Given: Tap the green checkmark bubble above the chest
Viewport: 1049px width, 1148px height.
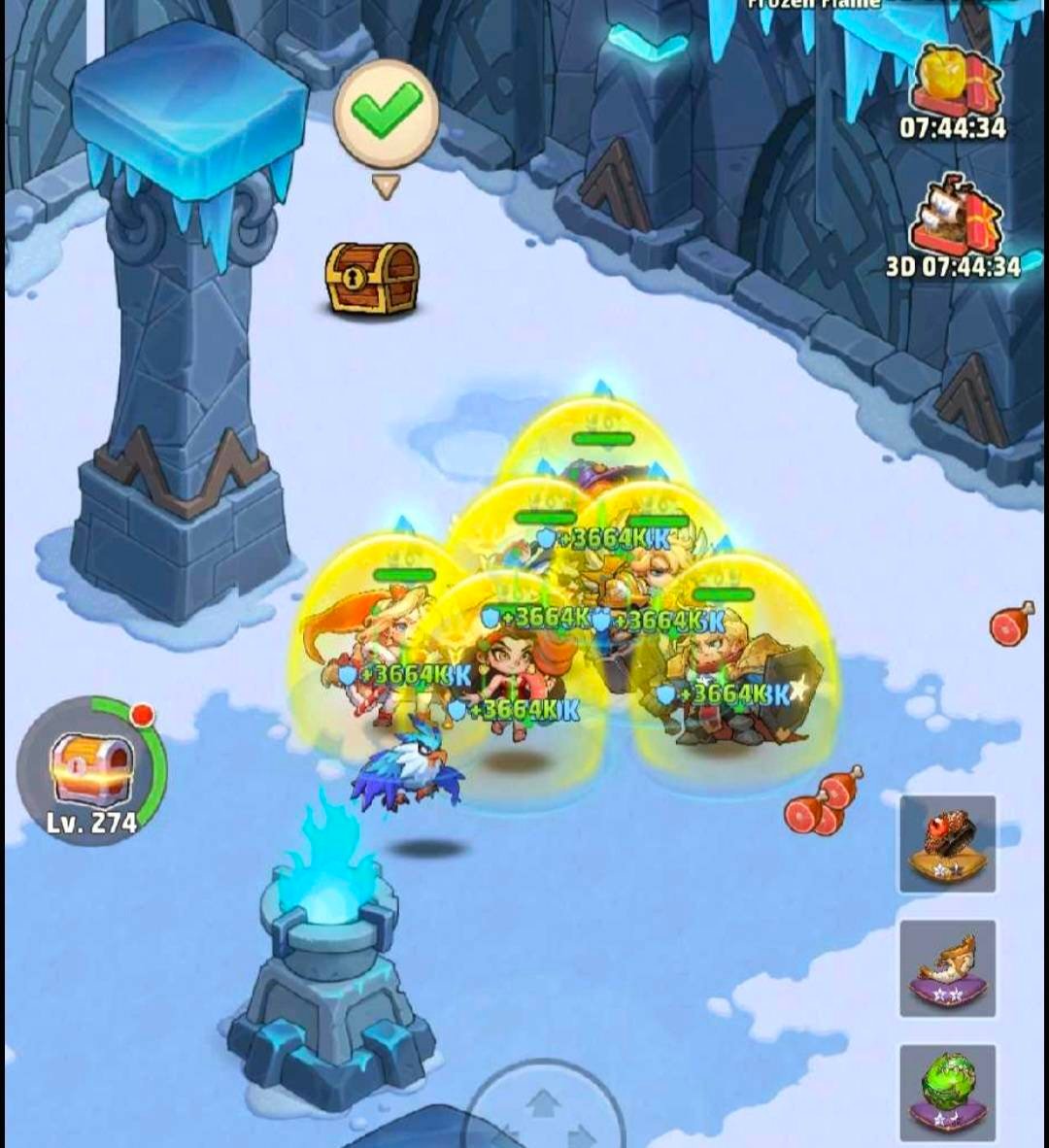Looking at the screenshot, I should click(386, 114).
